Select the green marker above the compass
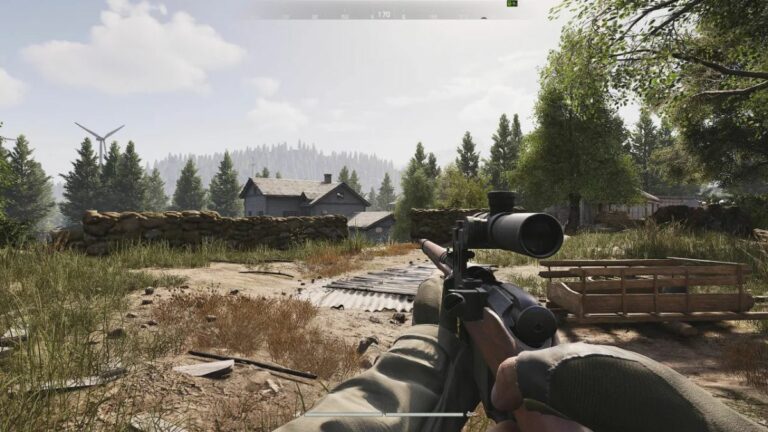Screen dimensions: 768x432 click(x=511, y=3)
